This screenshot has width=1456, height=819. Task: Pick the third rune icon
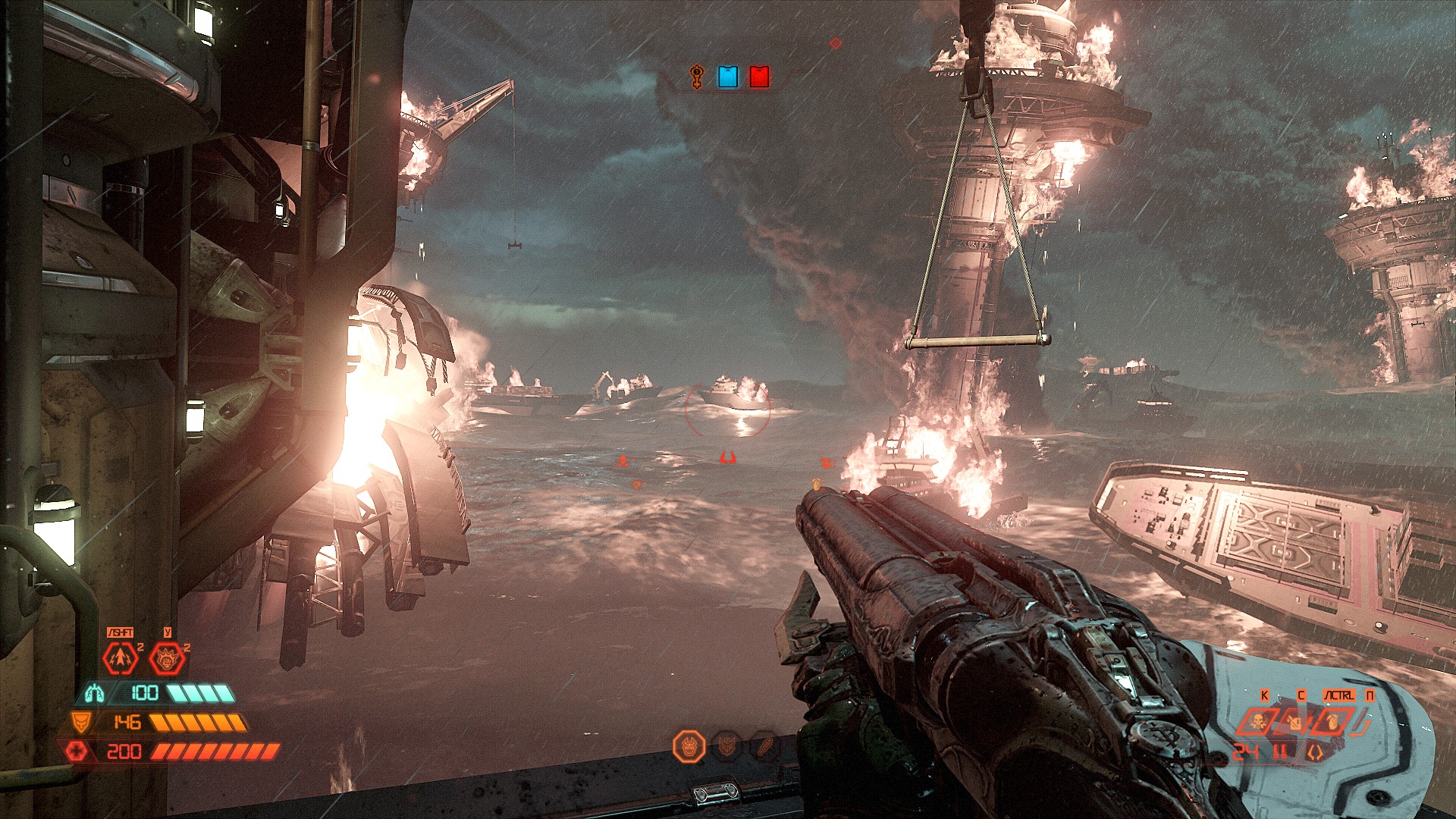click(x=764, y=747)
